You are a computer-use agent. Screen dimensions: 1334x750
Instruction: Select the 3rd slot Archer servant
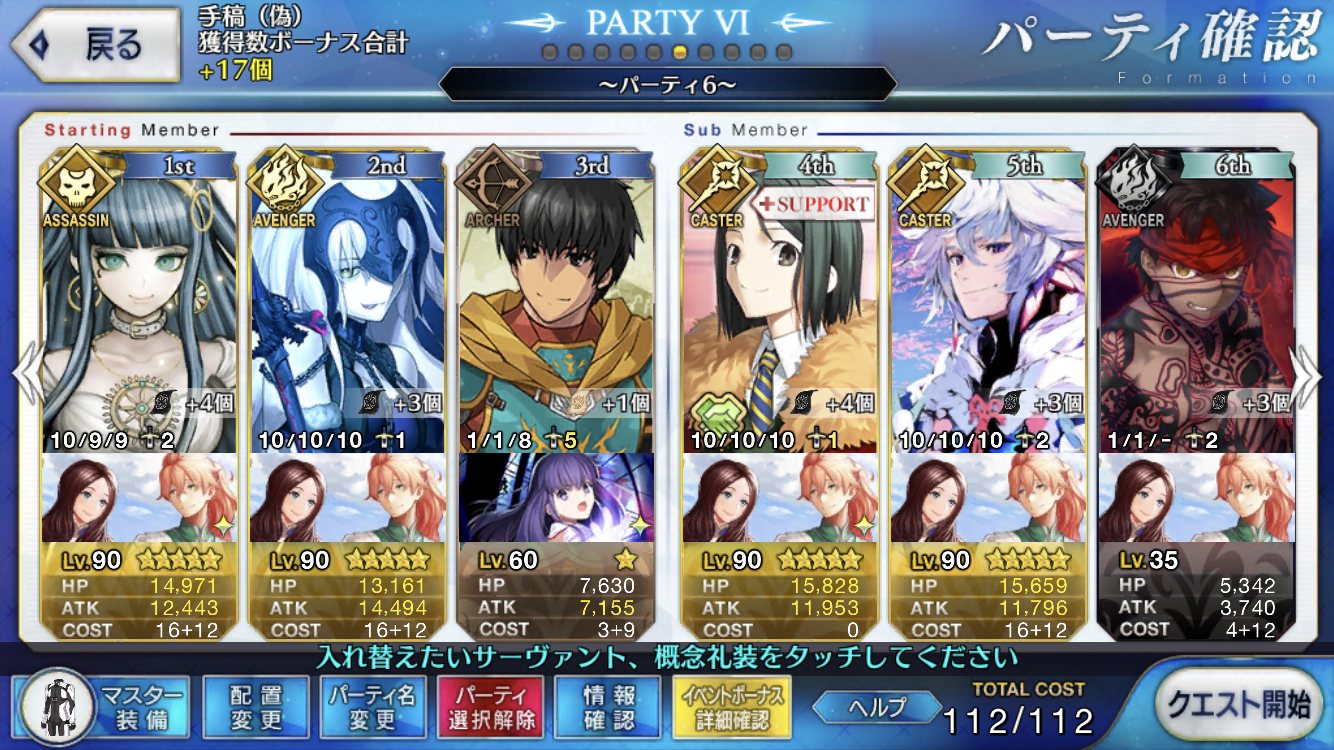(555, 300)
